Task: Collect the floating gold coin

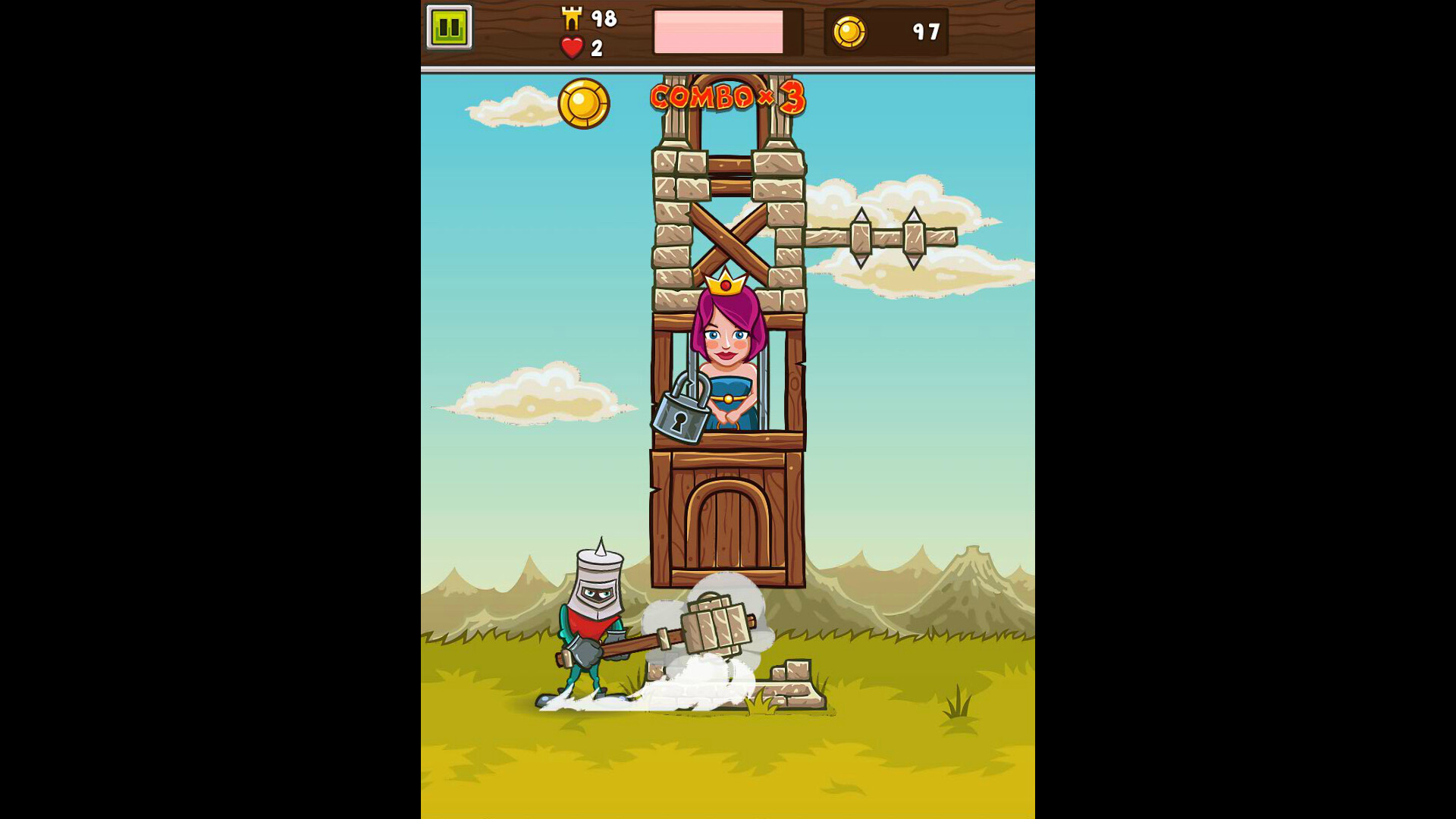Action: (x=585, y=105)
